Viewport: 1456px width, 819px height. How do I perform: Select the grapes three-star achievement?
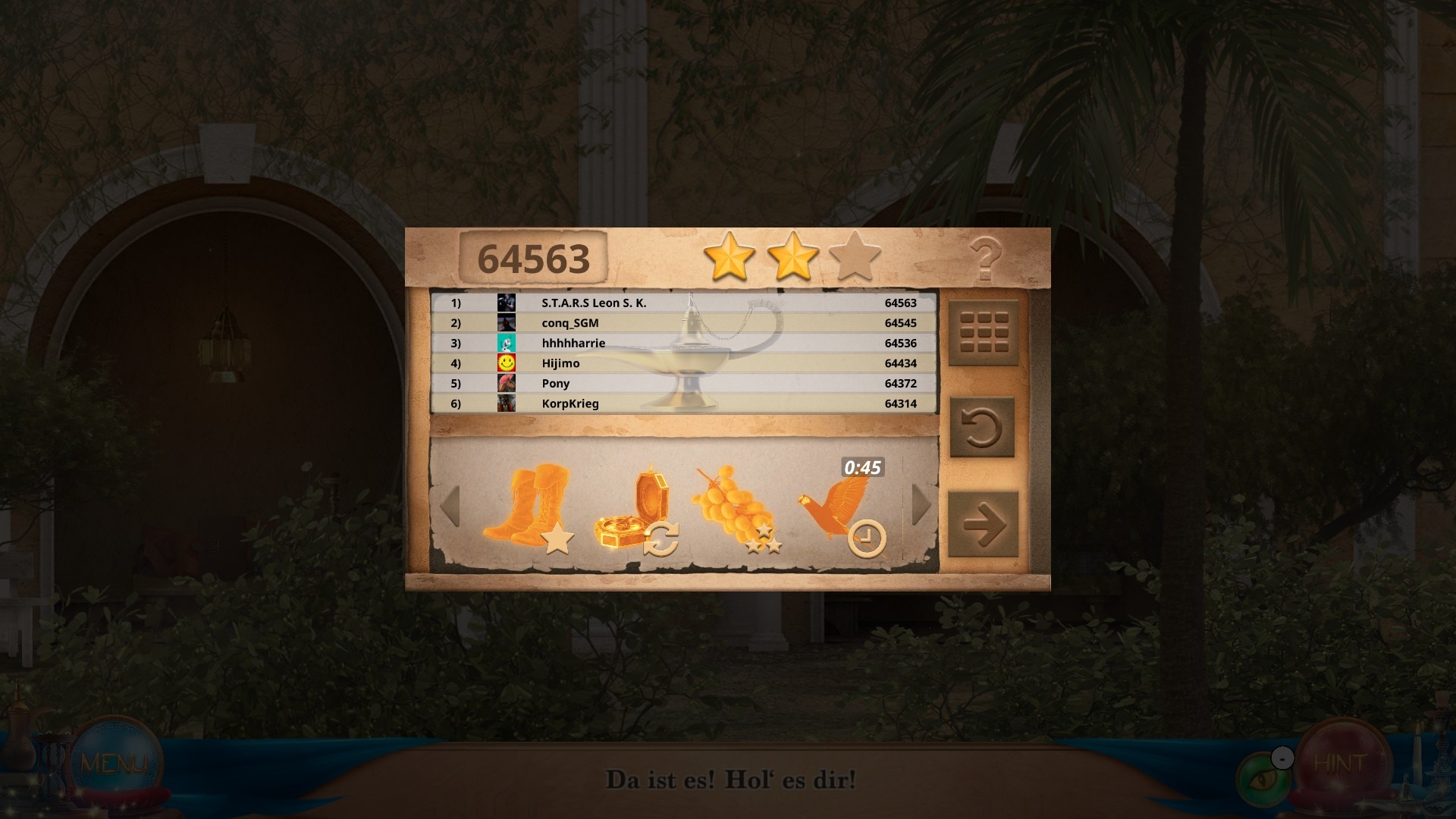point(735,509)
